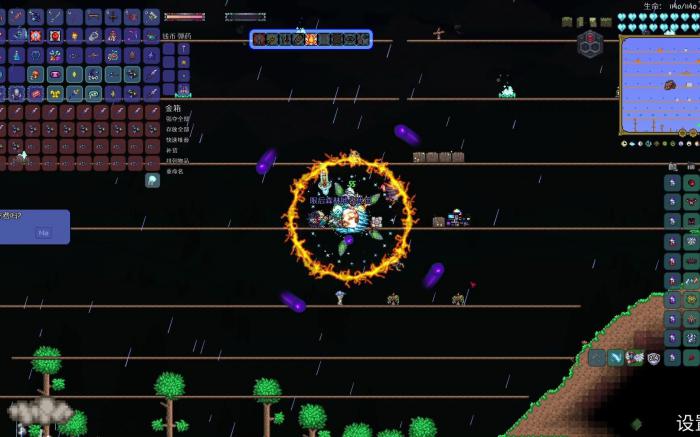The width and height of the screenshot is (700, 437).
Task: Click the trash can slot
Action: tap(152, 181)
